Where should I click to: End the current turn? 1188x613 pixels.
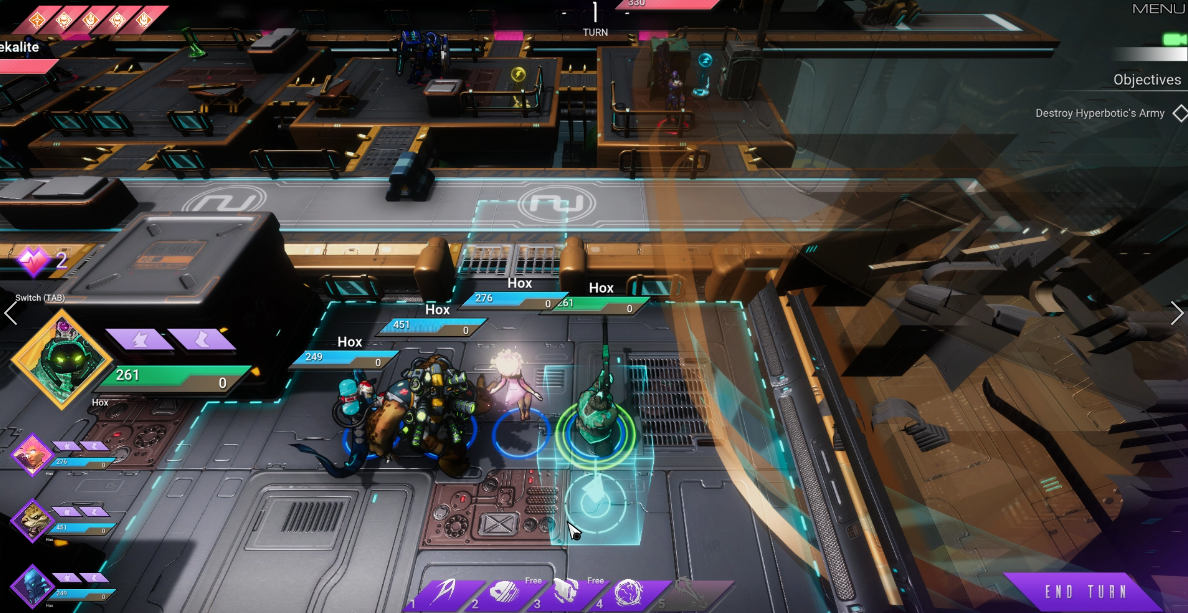1085,591
